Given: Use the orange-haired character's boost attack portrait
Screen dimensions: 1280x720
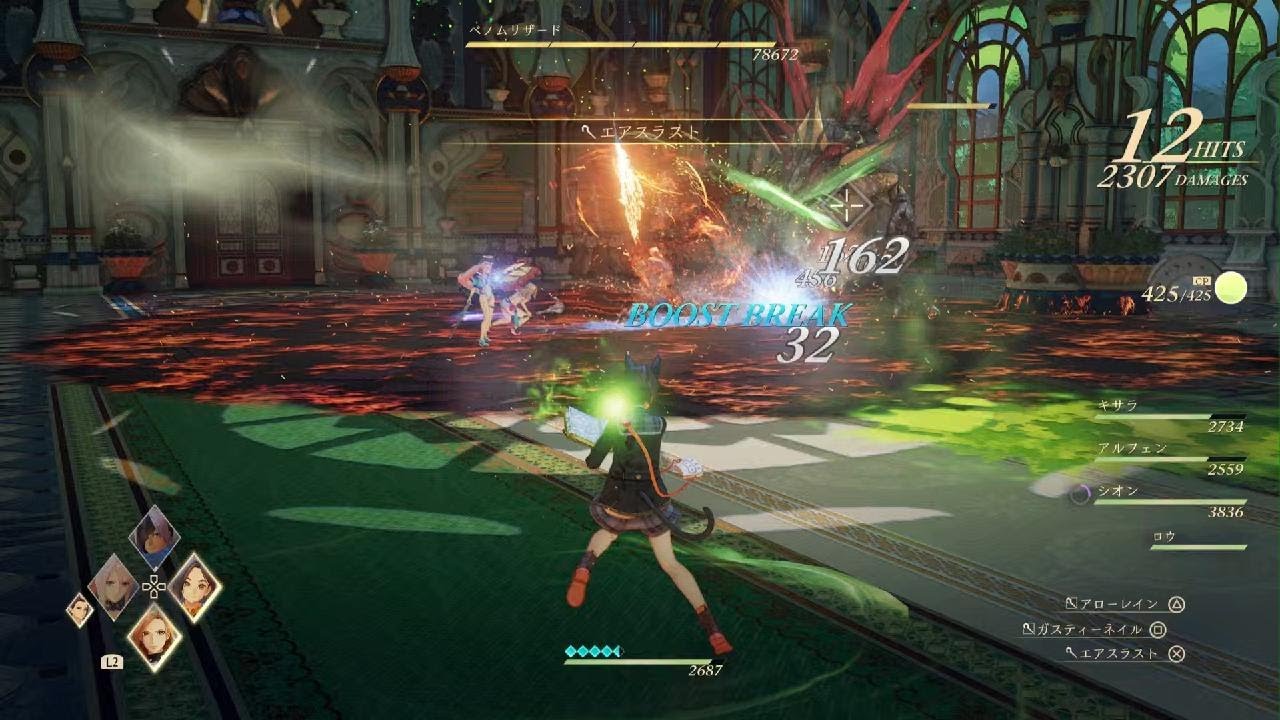Looking at the screenshot, I should [154, 635].
